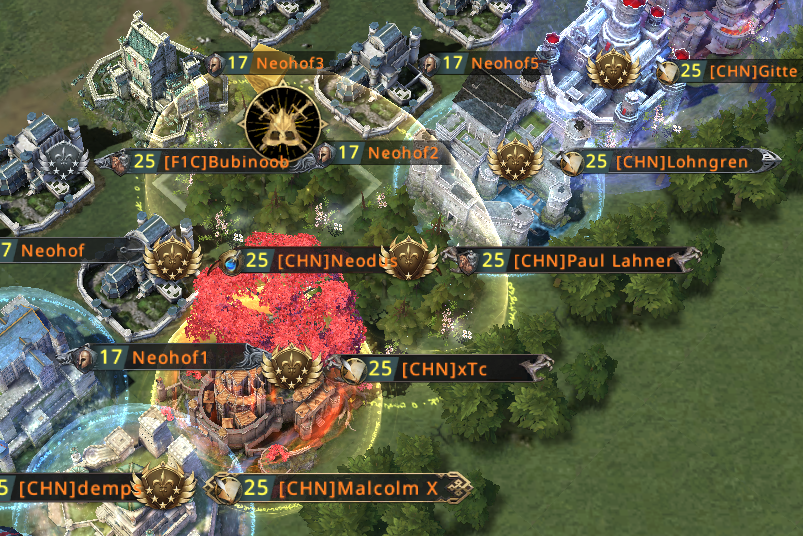Select the [CHN]Malcolm X nameplate

[x=345, y=488]
